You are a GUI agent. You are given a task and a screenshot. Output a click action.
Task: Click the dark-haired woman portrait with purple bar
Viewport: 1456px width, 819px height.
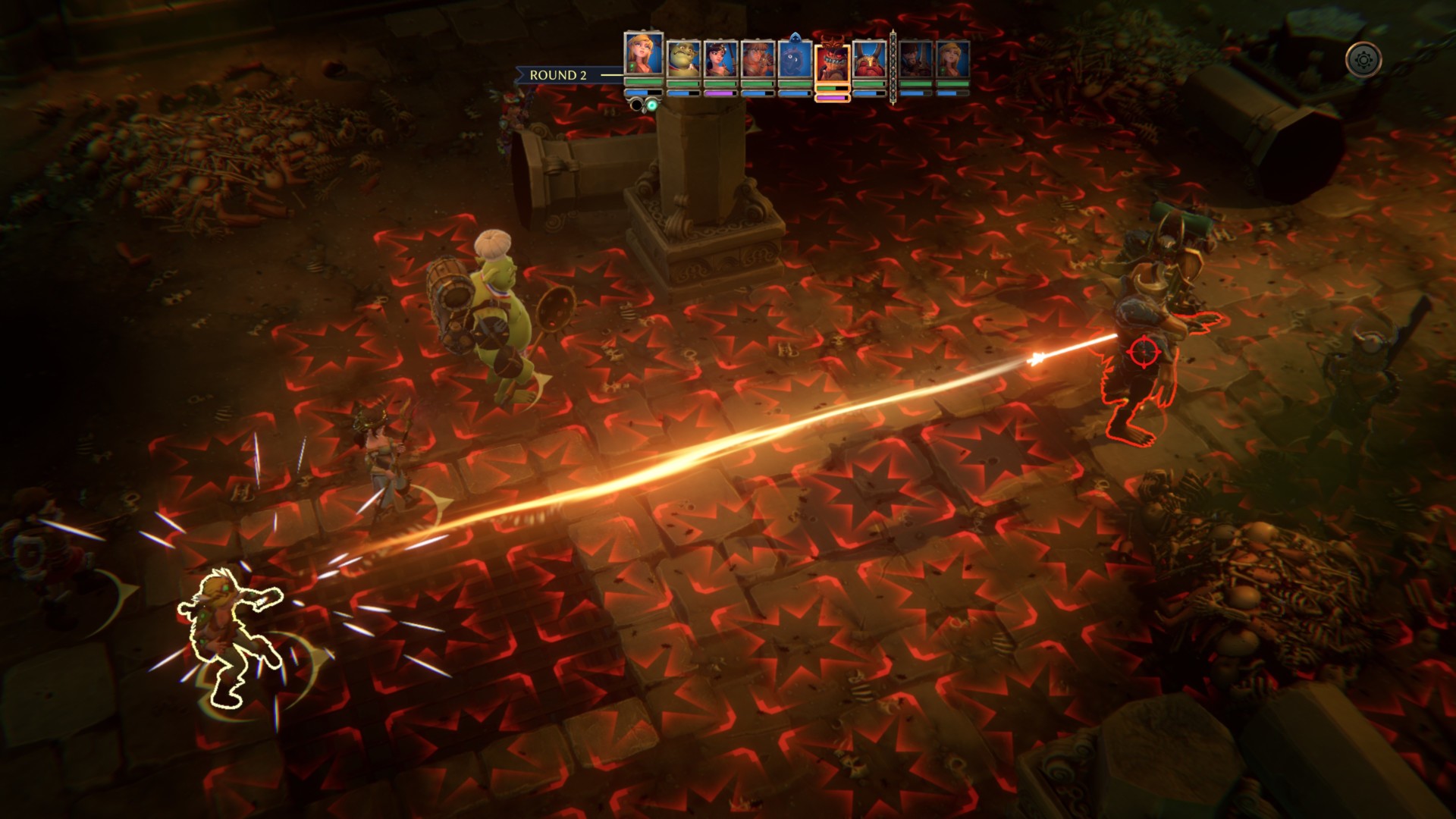tap(720, 59)
